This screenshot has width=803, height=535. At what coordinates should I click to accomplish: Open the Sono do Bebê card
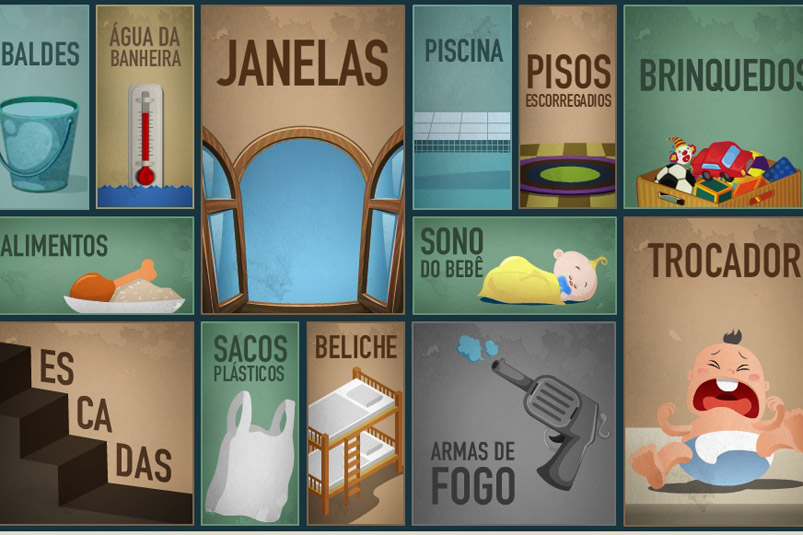click(514, 266)
